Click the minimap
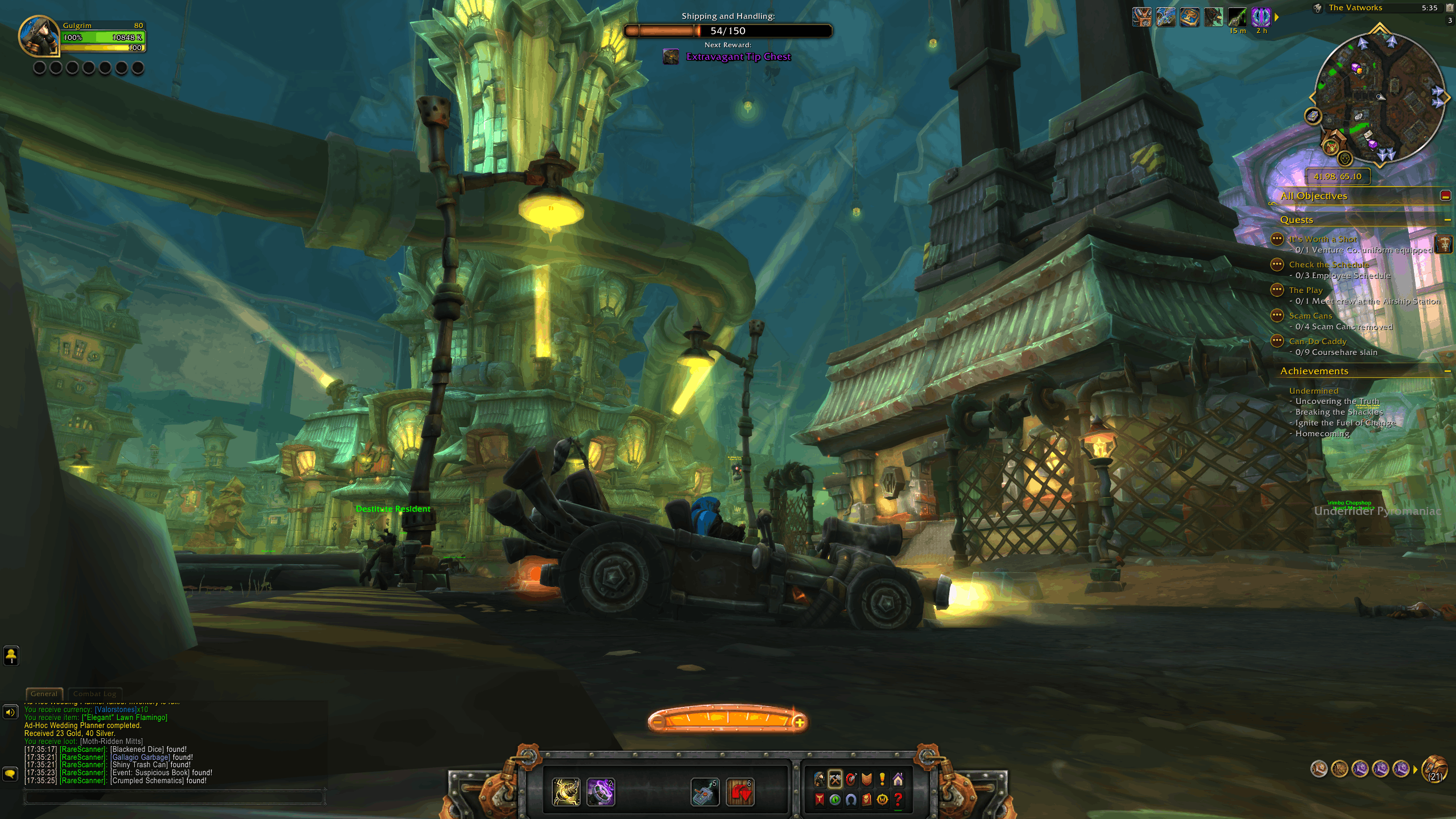This screenshot has width=1456, height=819. pyautogui.click(x=1379, y=97)
